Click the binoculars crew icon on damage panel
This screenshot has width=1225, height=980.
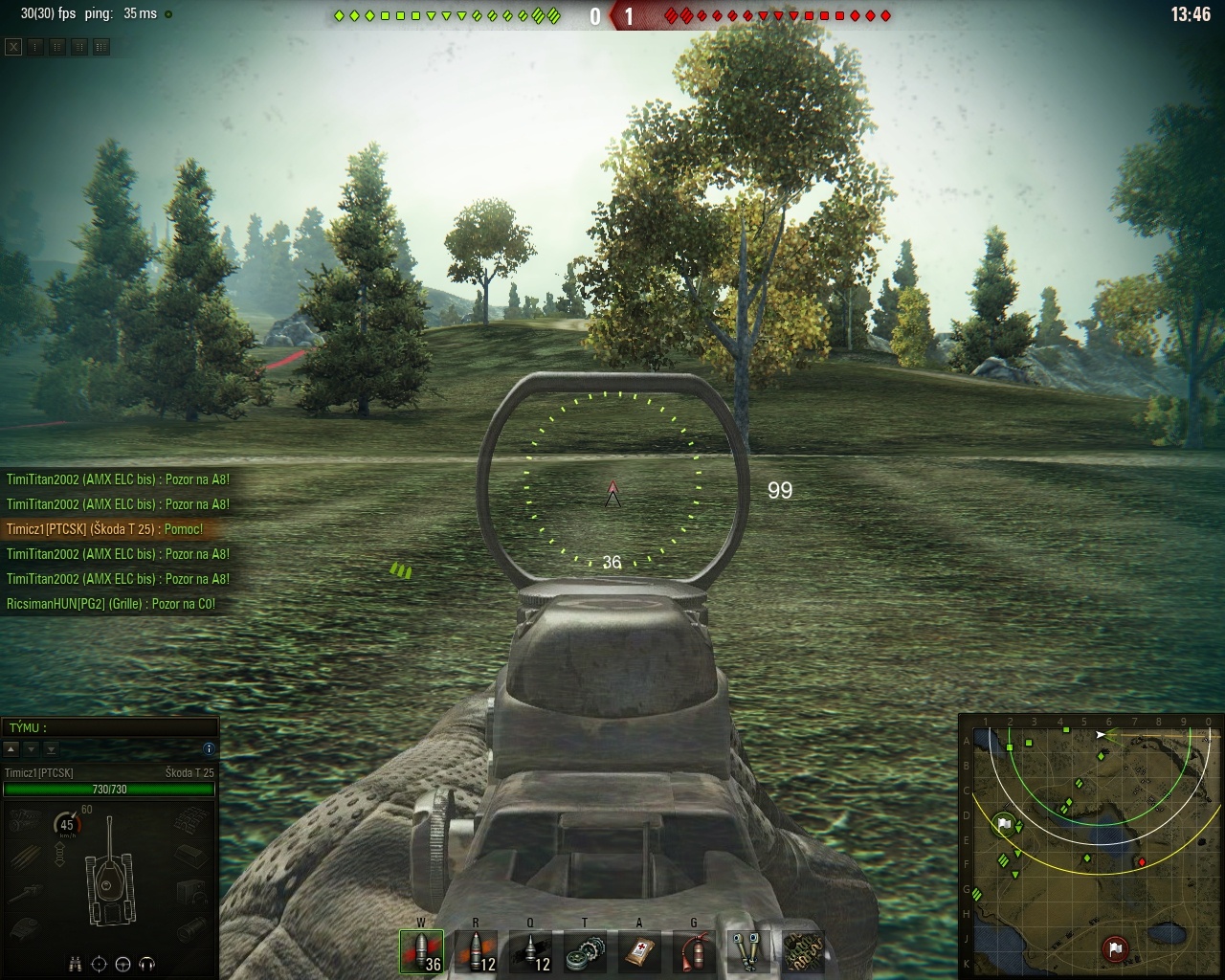tap(76, 963)
